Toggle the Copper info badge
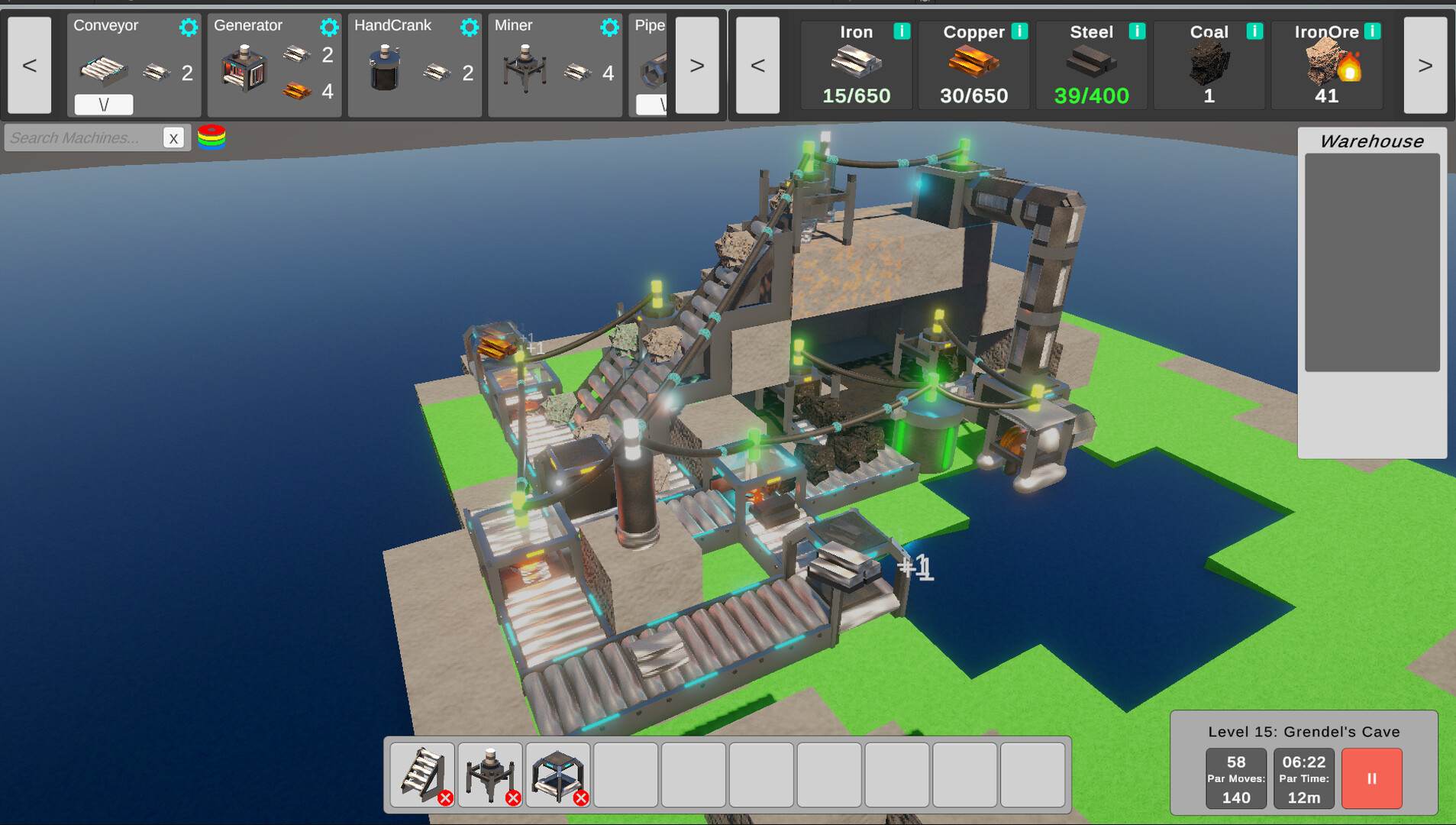The width and height of the screenshot is (1456, 825). [1019, 32]
